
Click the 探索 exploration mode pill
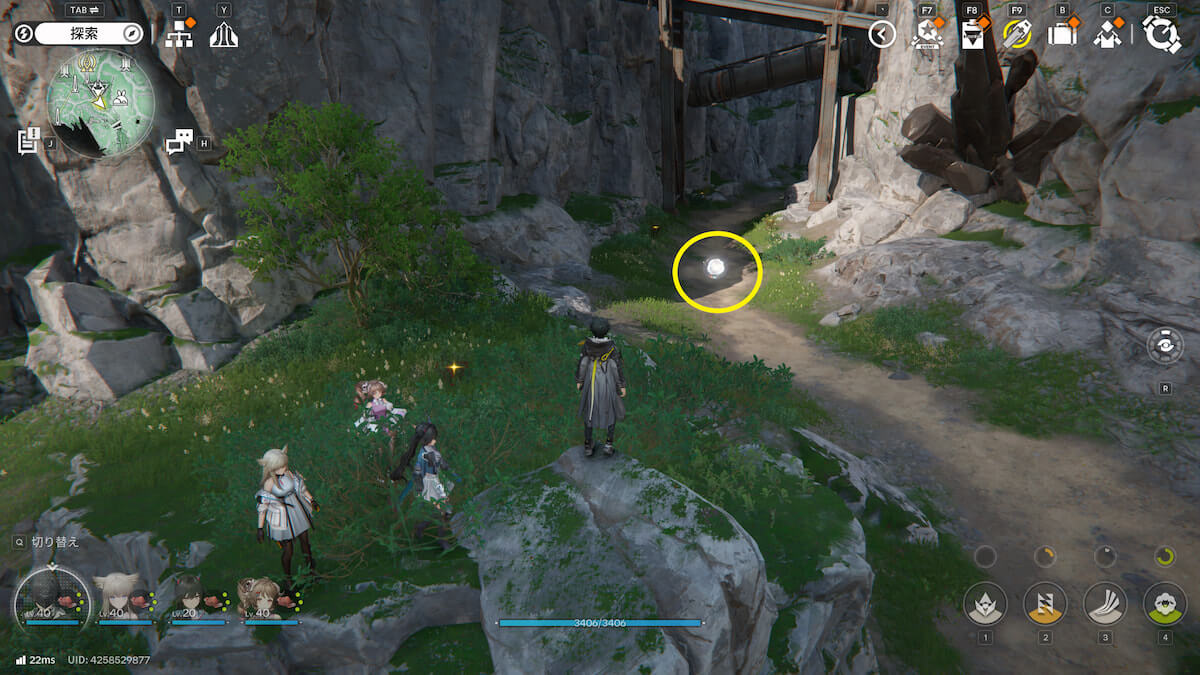click(90, 33)
